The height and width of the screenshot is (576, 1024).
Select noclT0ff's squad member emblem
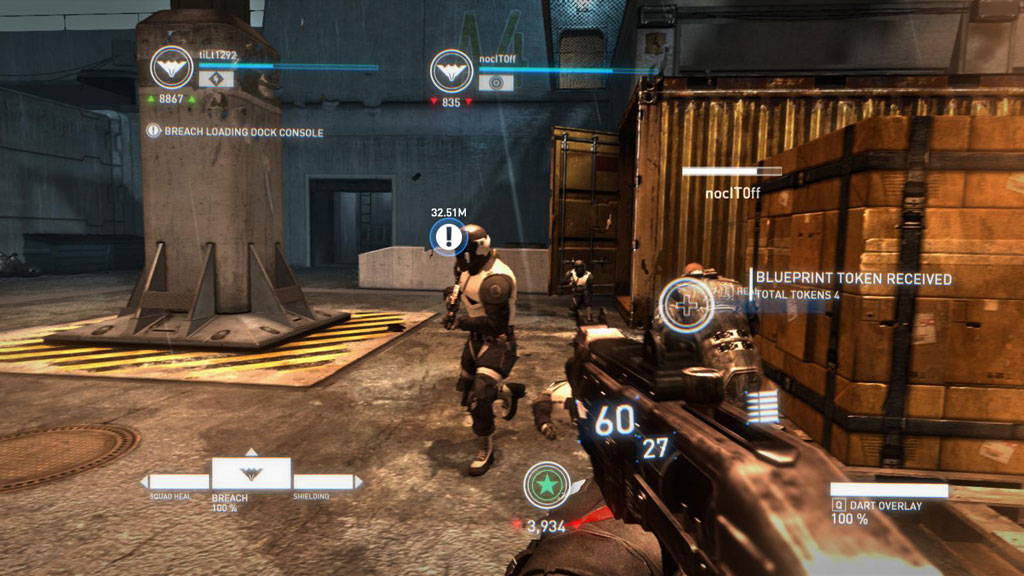click(451, 71)
